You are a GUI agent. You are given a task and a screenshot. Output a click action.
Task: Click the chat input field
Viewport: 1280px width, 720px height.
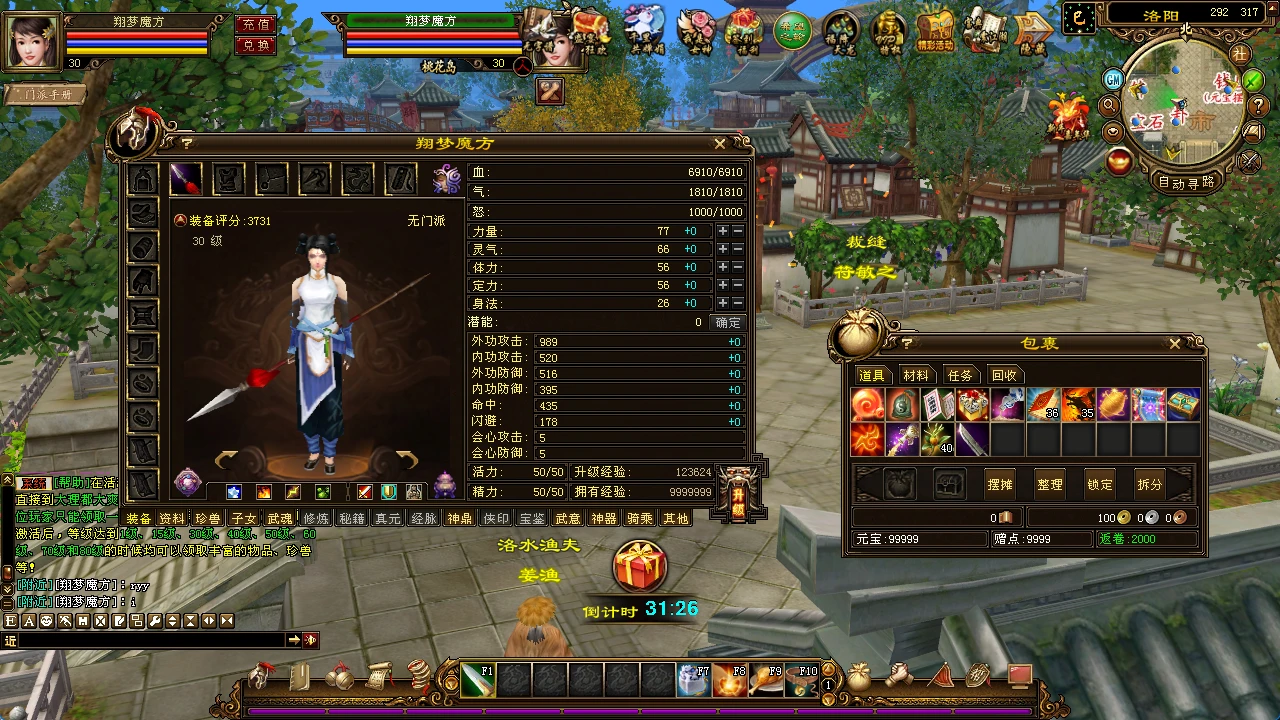pos(145,640)
